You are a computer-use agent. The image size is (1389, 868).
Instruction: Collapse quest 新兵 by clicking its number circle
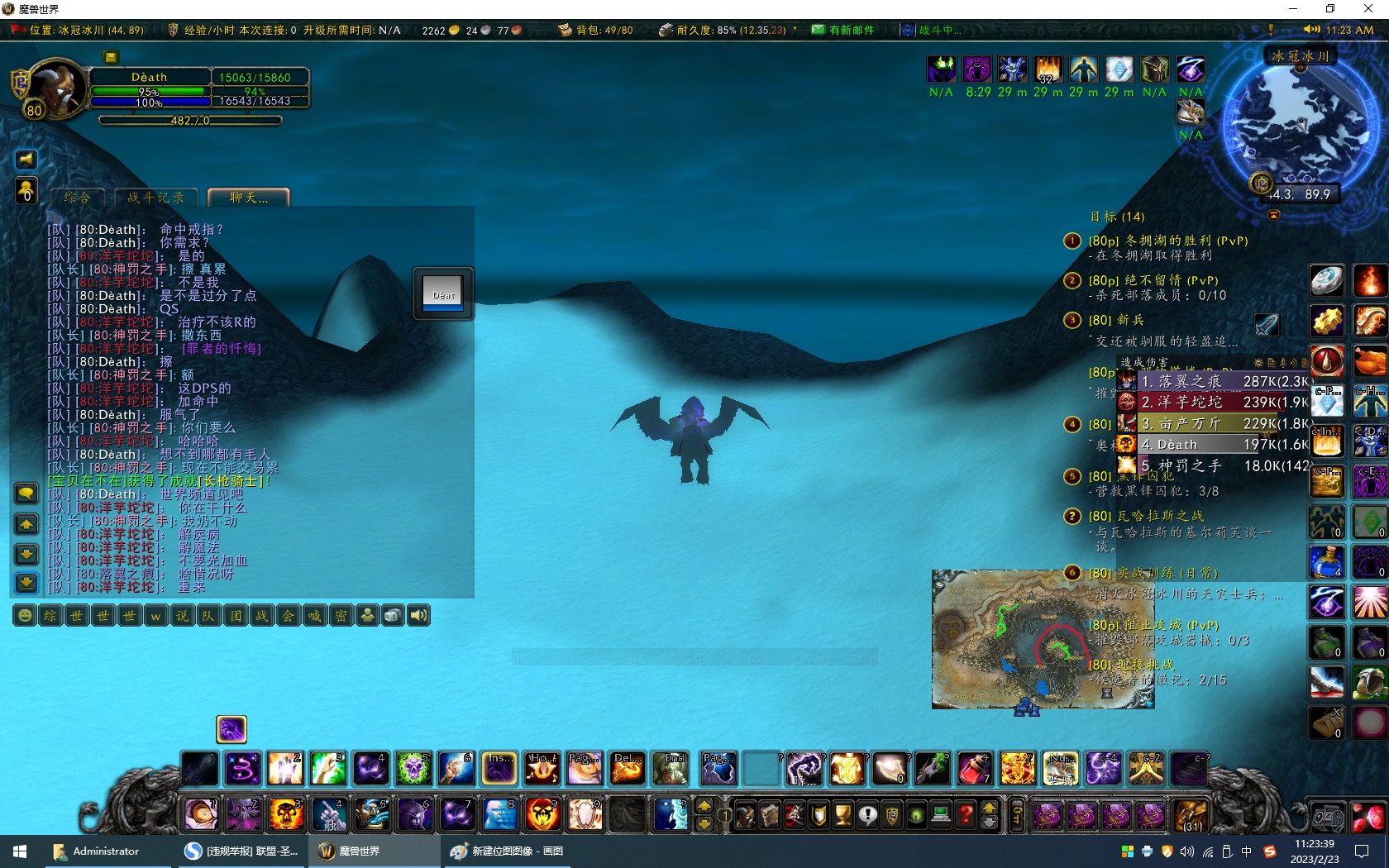tap(1072, 321)
